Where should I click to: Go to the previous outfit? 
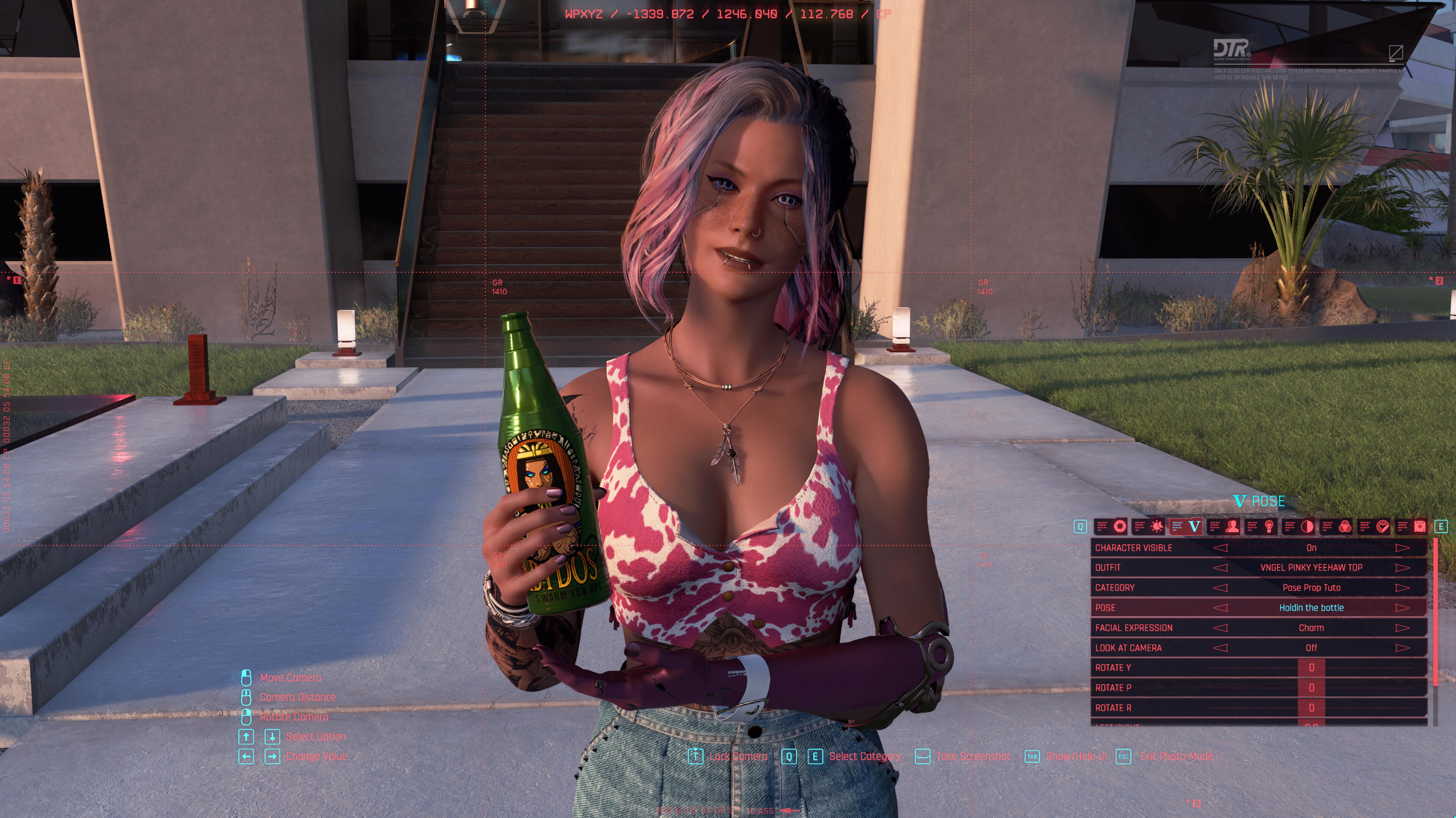tap(1220, 567)
